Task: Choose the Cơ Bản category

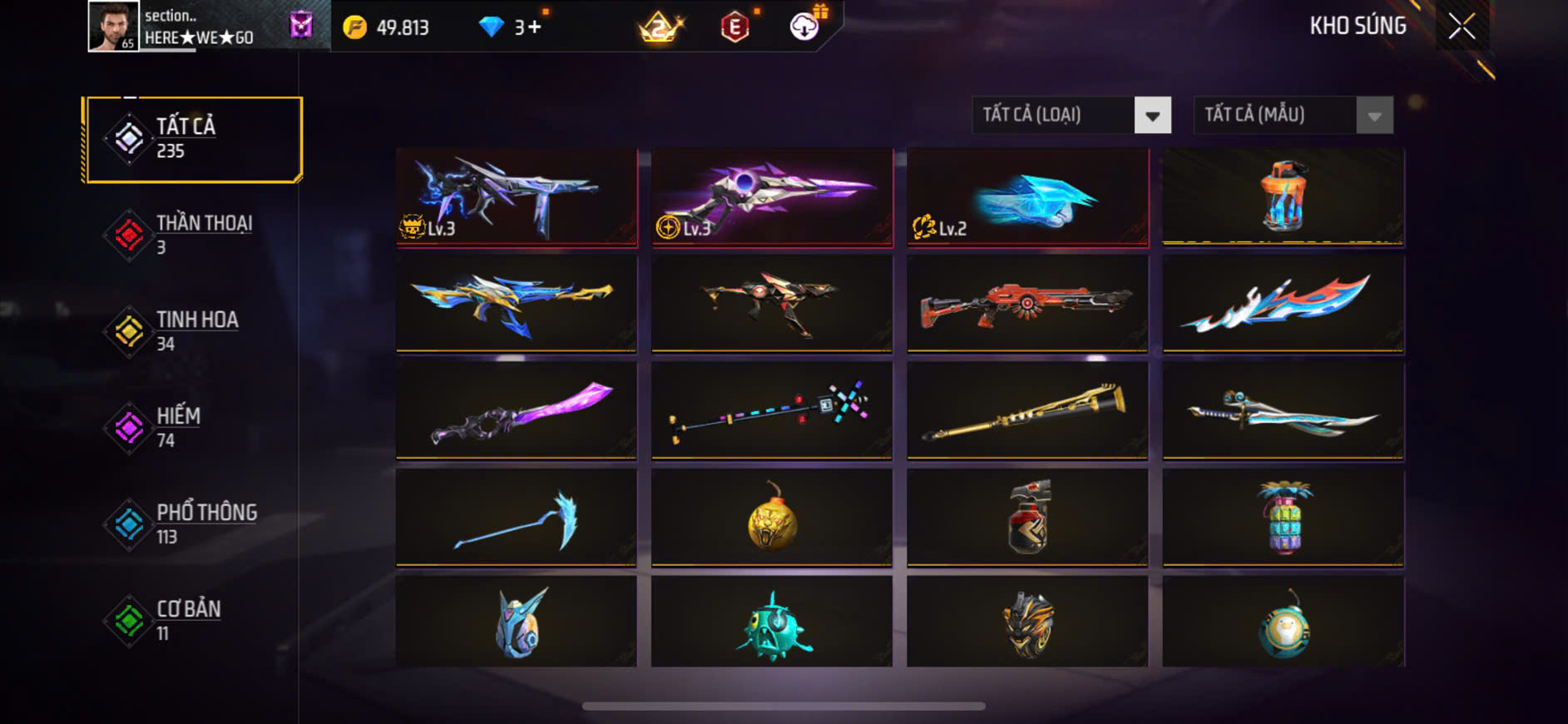Action: pyautogui.click(x=193, y=621)
